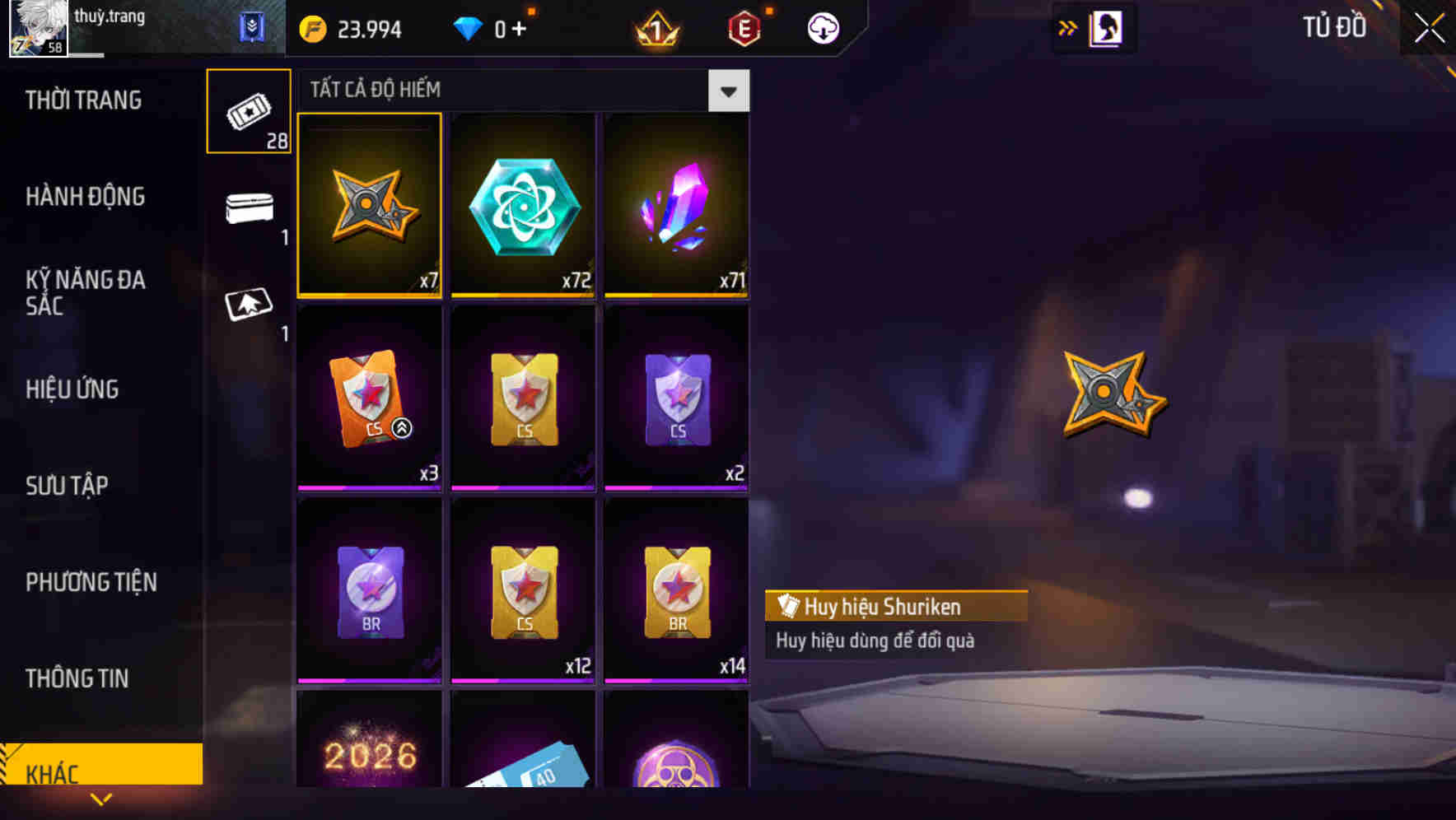Screen dimensions: 1456x820
Task: Click the diamond top-up icon
Action: [x=469, y=27]
